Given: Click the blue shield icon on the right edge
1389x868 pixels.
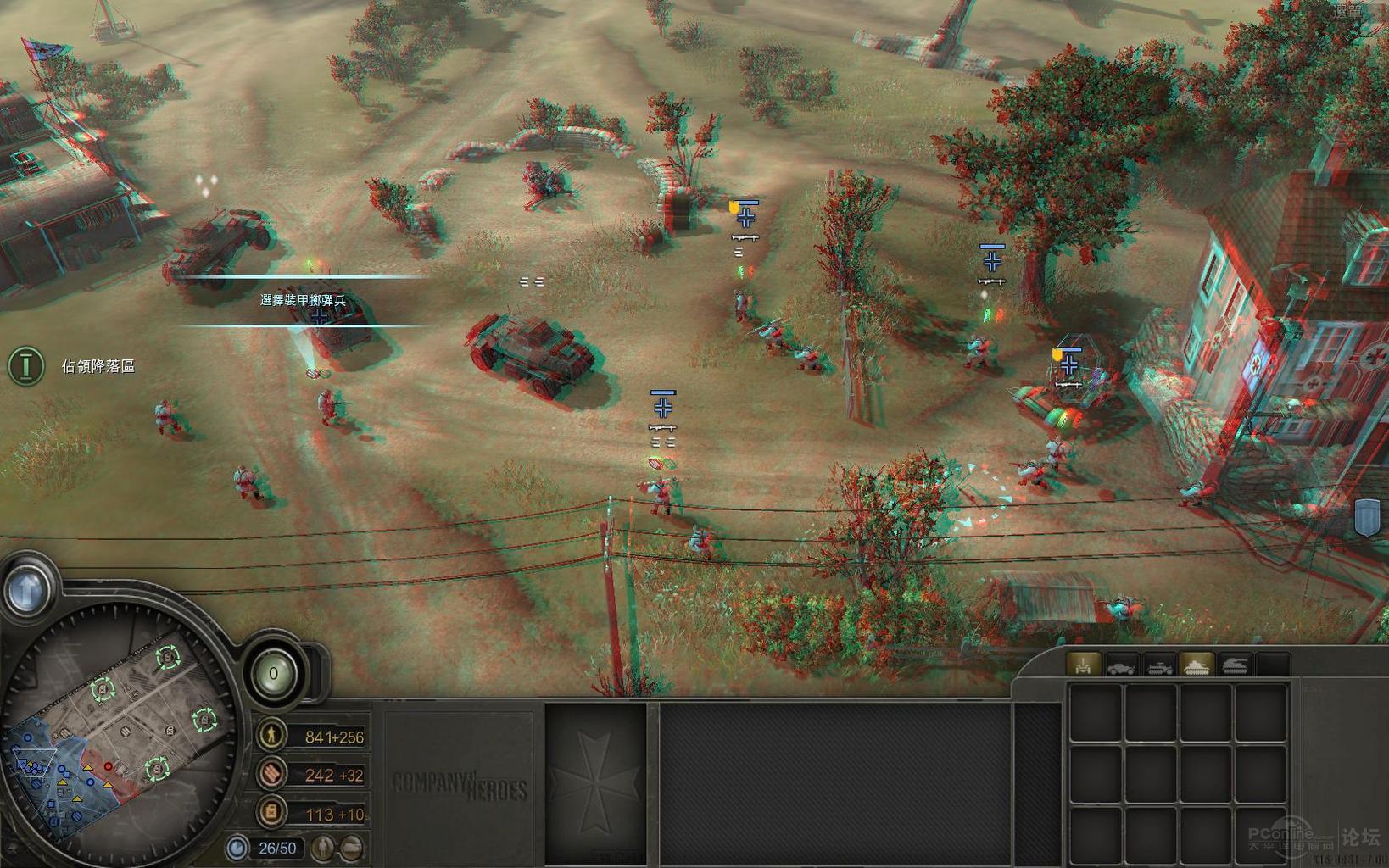Looking at the screenshot, I should click(x=1367, y=515).
